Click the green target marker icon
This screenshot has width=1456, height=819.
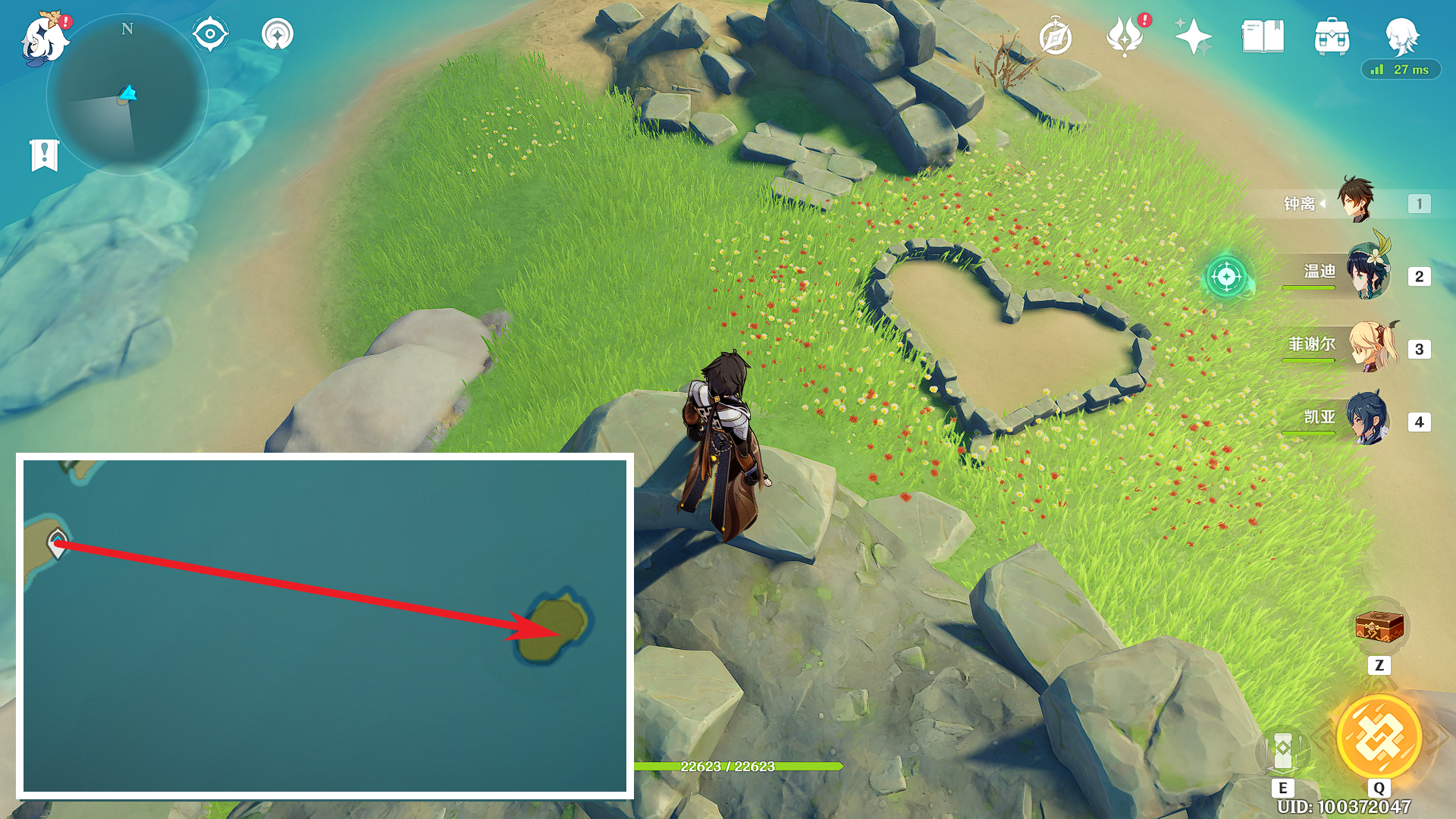(1227, 277)
